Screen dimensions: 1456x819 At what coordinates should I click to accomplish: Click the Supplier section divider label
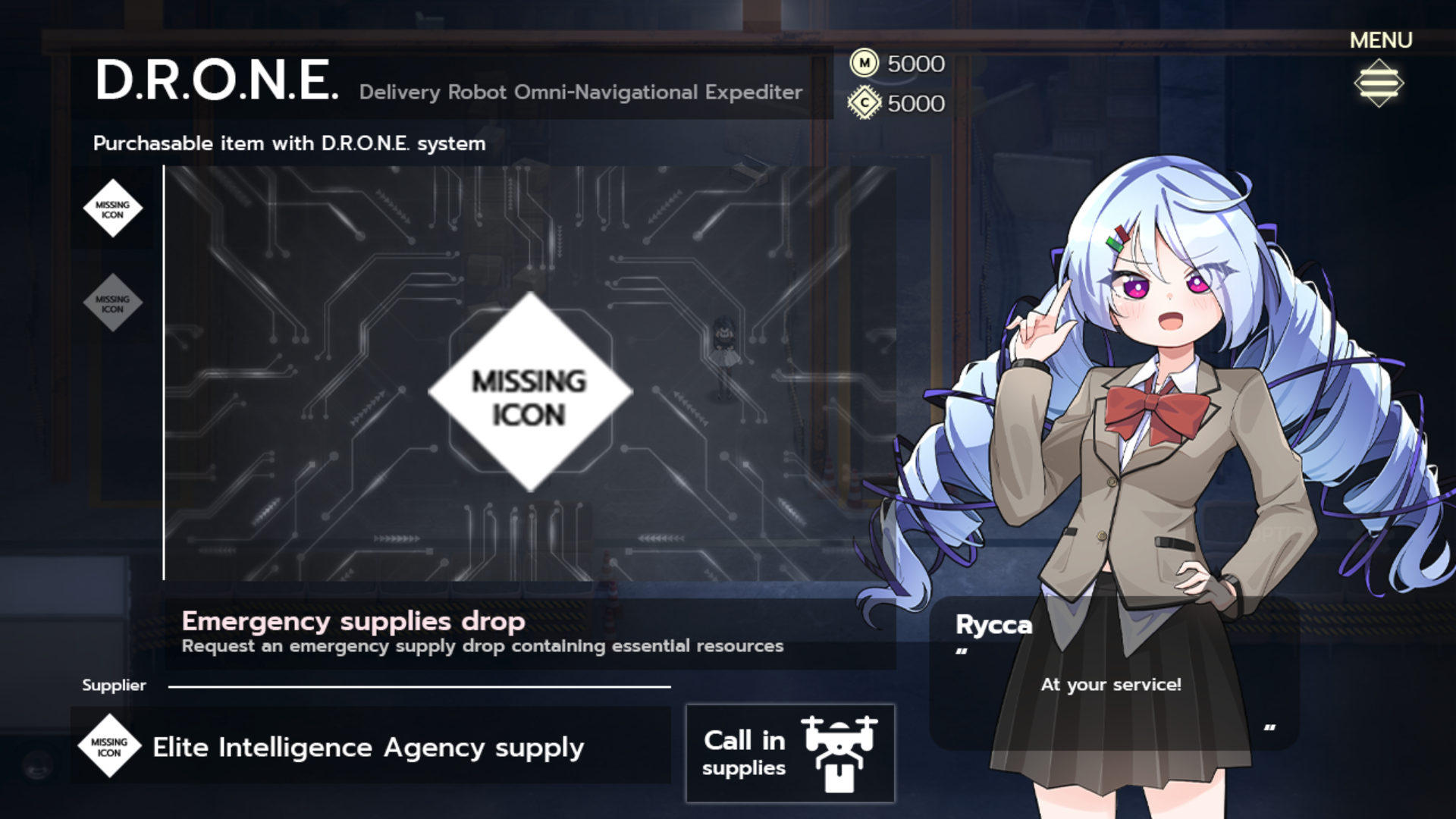pos(114,685)
